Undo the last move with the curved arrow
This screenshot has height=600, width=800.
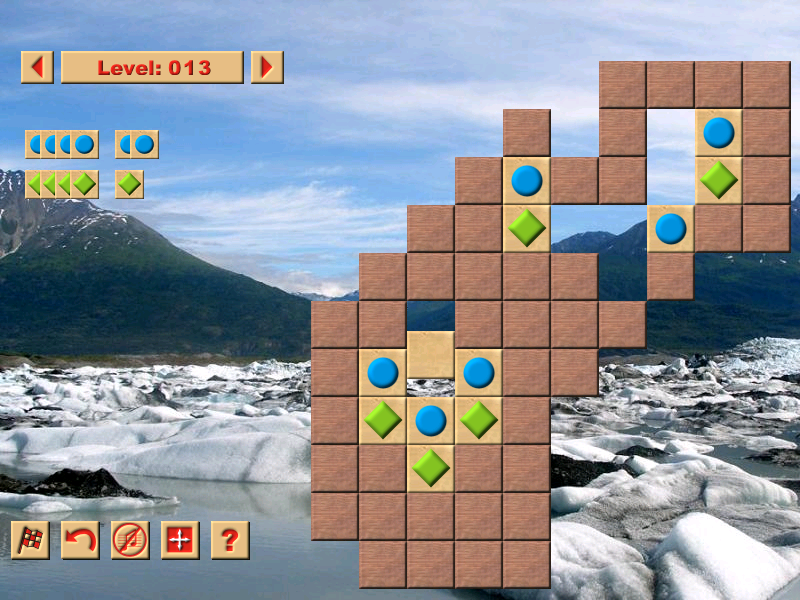tap(80, 540)
